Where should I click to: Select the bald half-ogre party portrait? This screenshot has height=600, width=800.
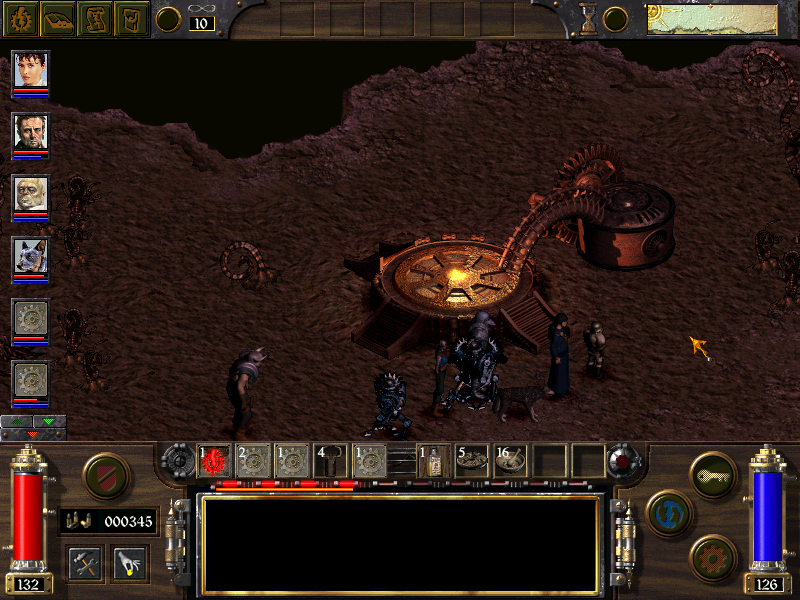point(30,195)
